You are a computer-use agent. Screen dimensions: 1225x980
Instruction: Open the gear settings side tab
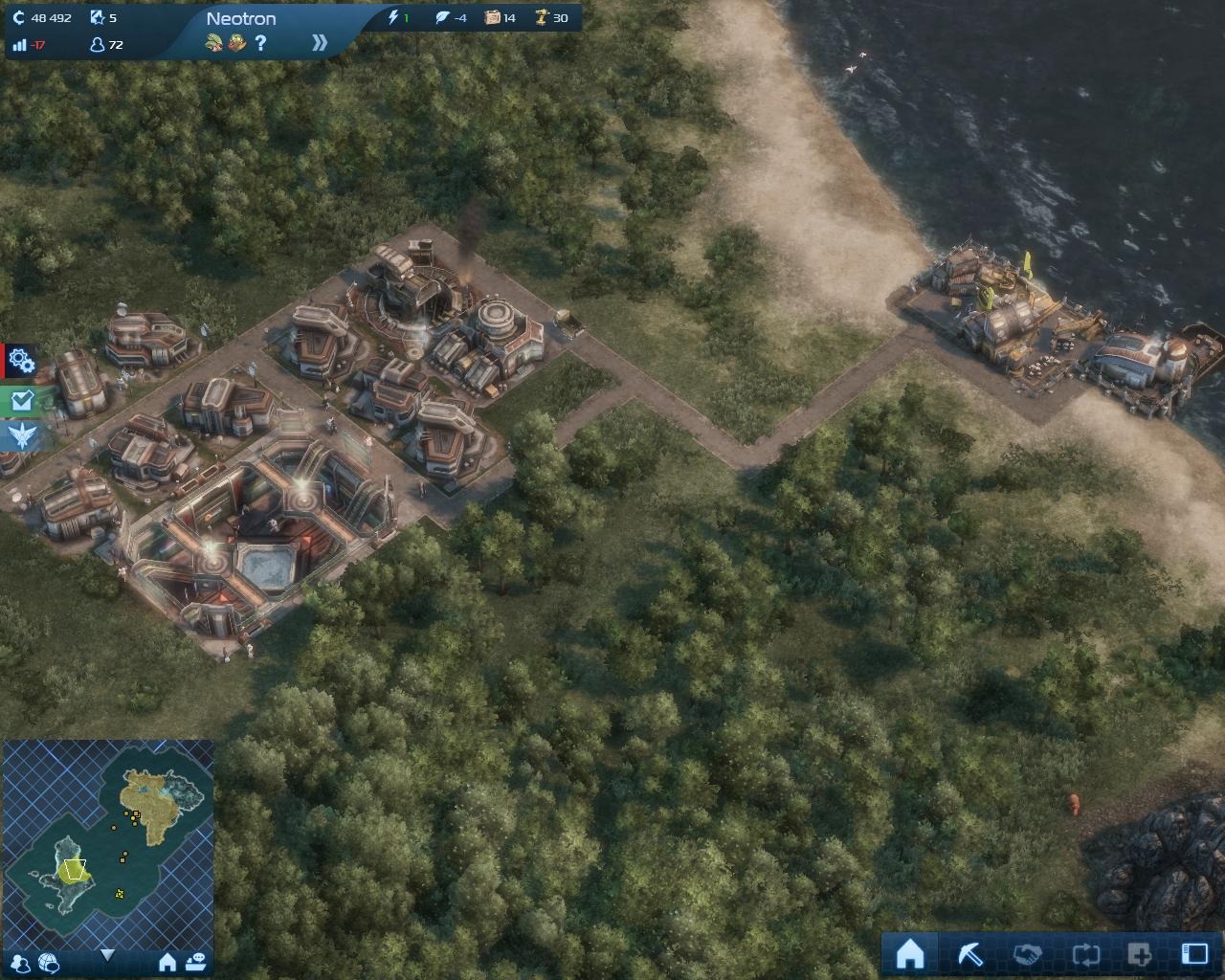(20, 362)
